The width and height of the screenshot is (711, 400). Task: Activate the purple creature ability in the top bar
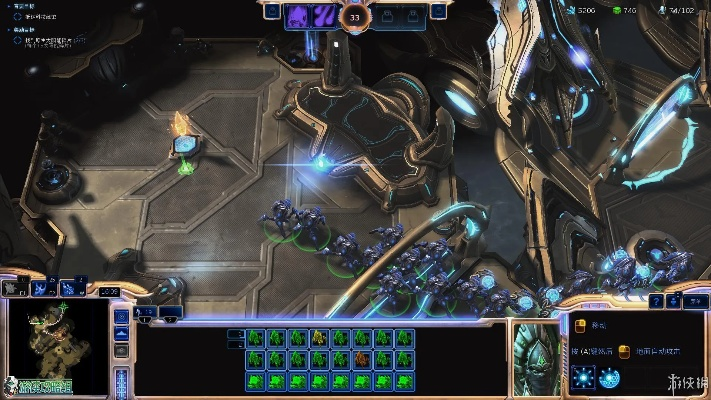click(299, 16)
